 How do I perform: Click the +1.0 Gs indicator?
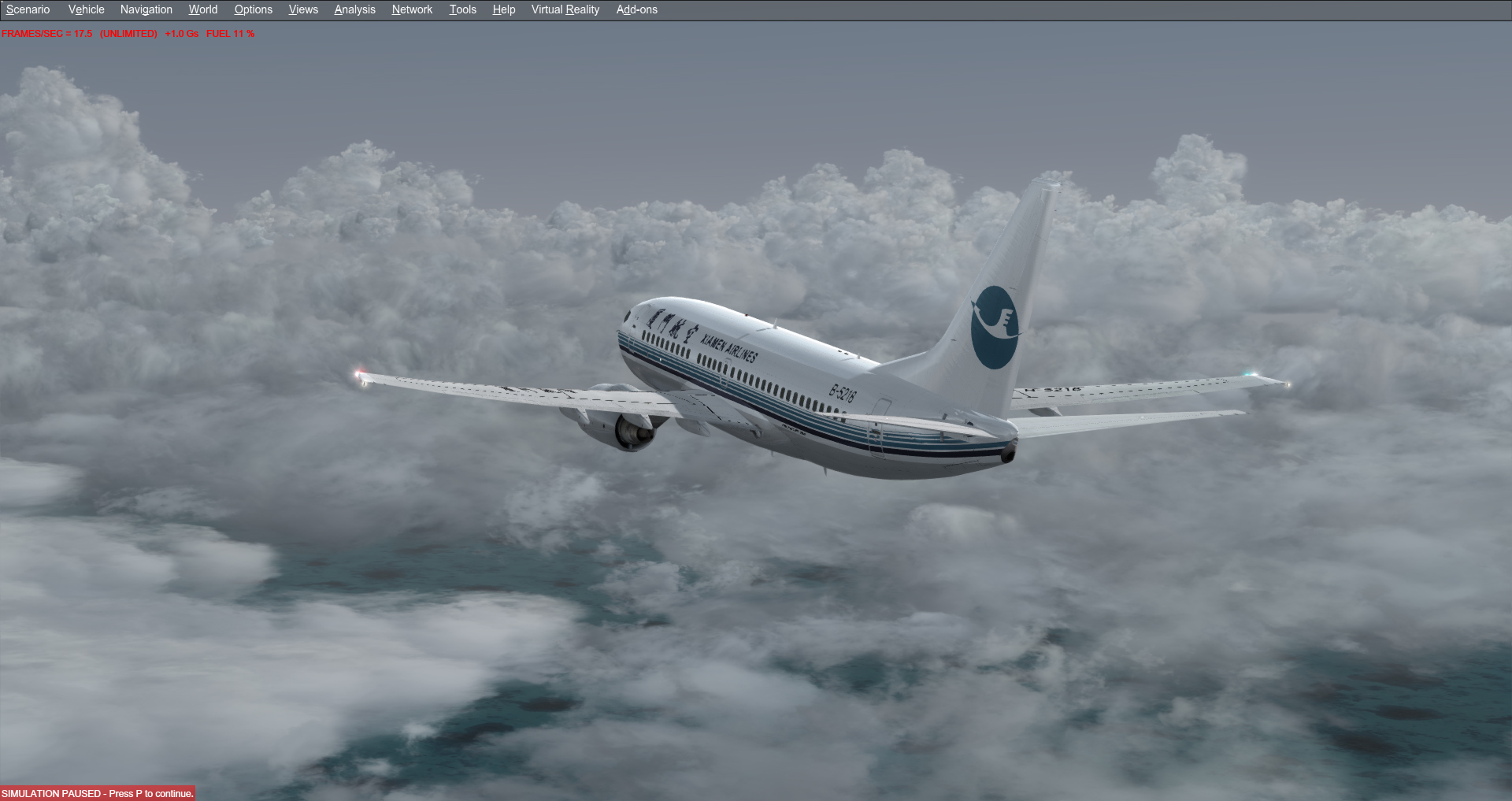click(x=180, y=34)
